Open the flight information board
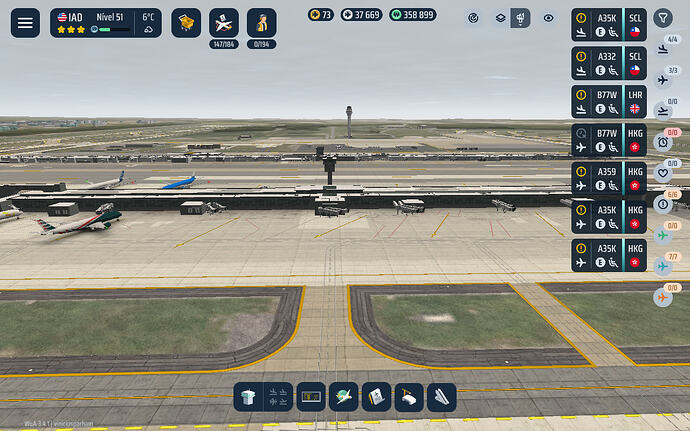 312,397
